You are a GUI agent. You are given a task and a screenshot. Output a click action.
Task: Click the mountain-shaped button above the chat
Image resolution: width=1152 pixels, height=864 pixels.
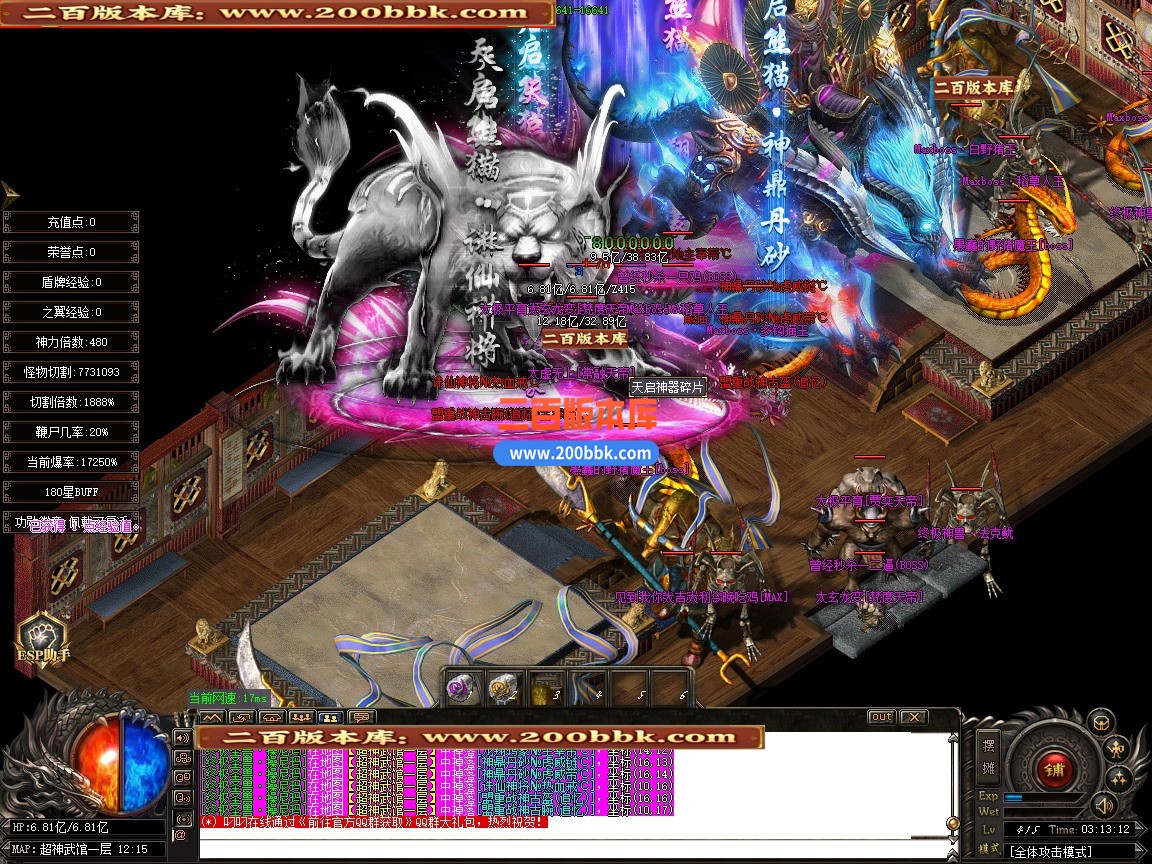tap(211, 717)
